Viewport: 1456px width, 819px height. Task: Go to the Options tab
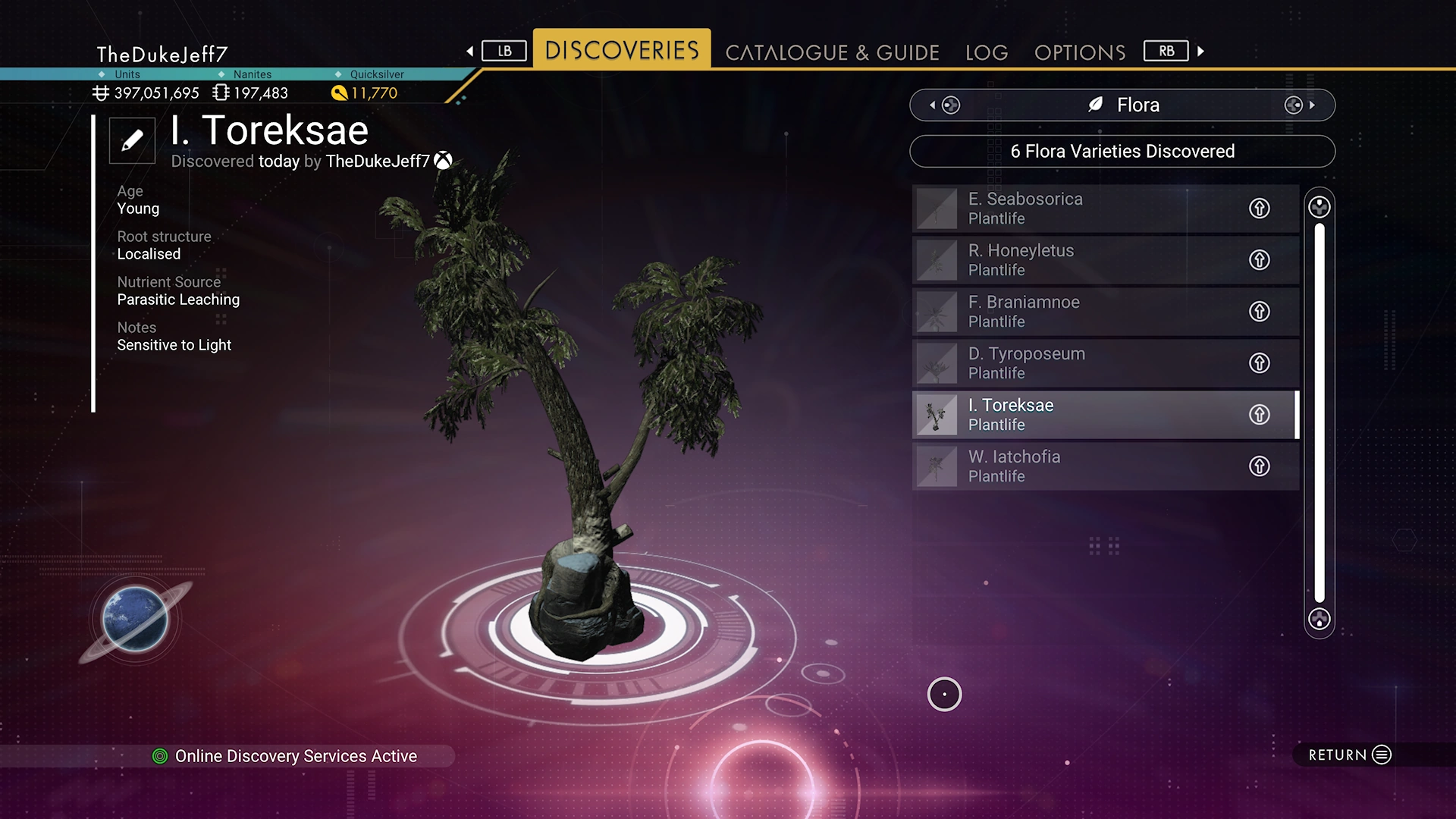pyautogui.click(x=1080, y=52)
